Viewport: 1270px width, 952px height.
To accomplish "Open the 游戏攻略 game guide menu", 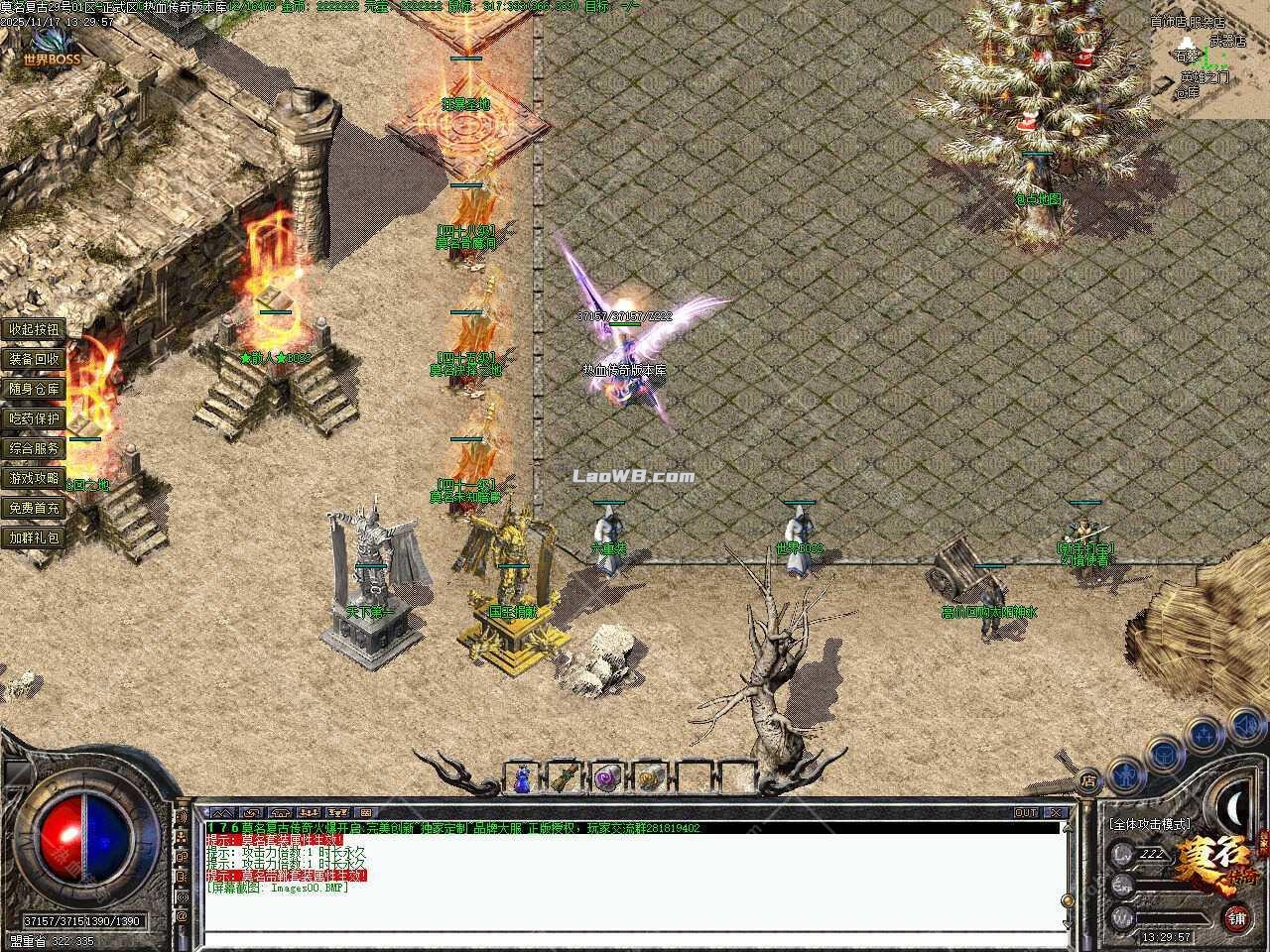I will [x=33, y=478].
